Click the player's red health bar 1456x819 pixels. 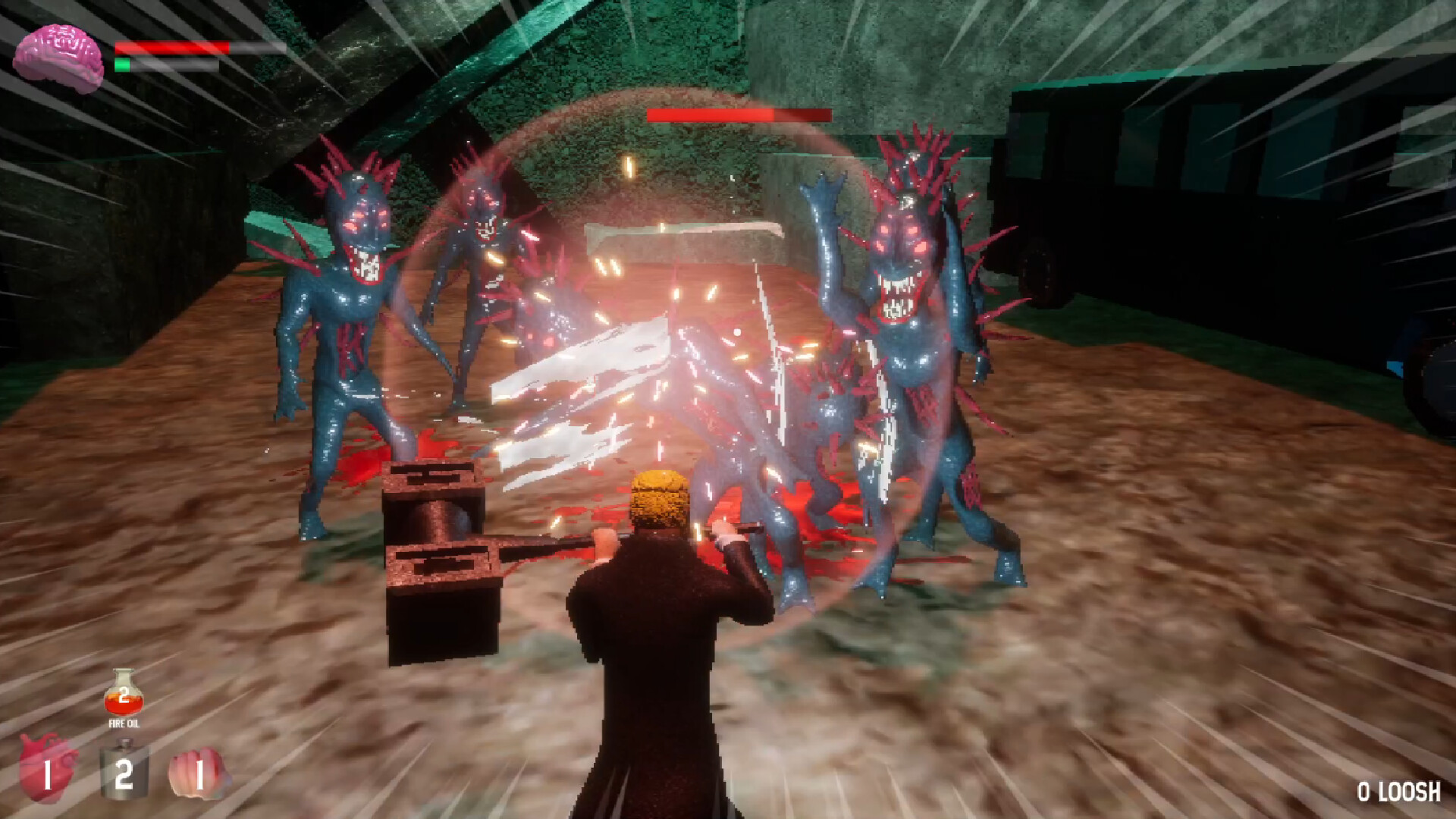pyautogui.click(x=171, y=47)
